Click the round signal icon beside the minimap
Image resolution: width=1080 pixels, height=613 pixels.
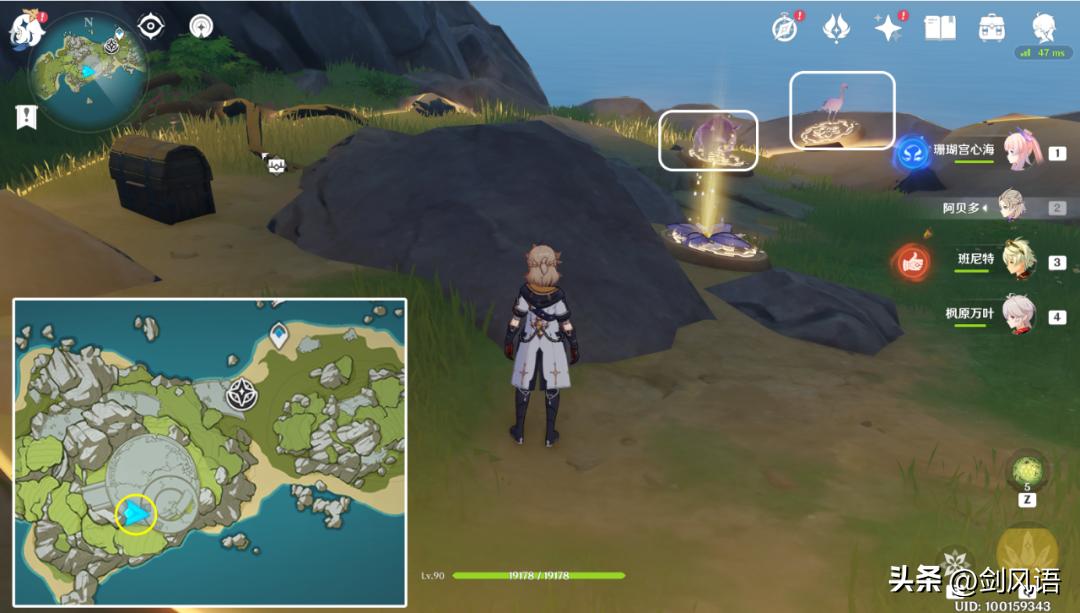[201, 26]
